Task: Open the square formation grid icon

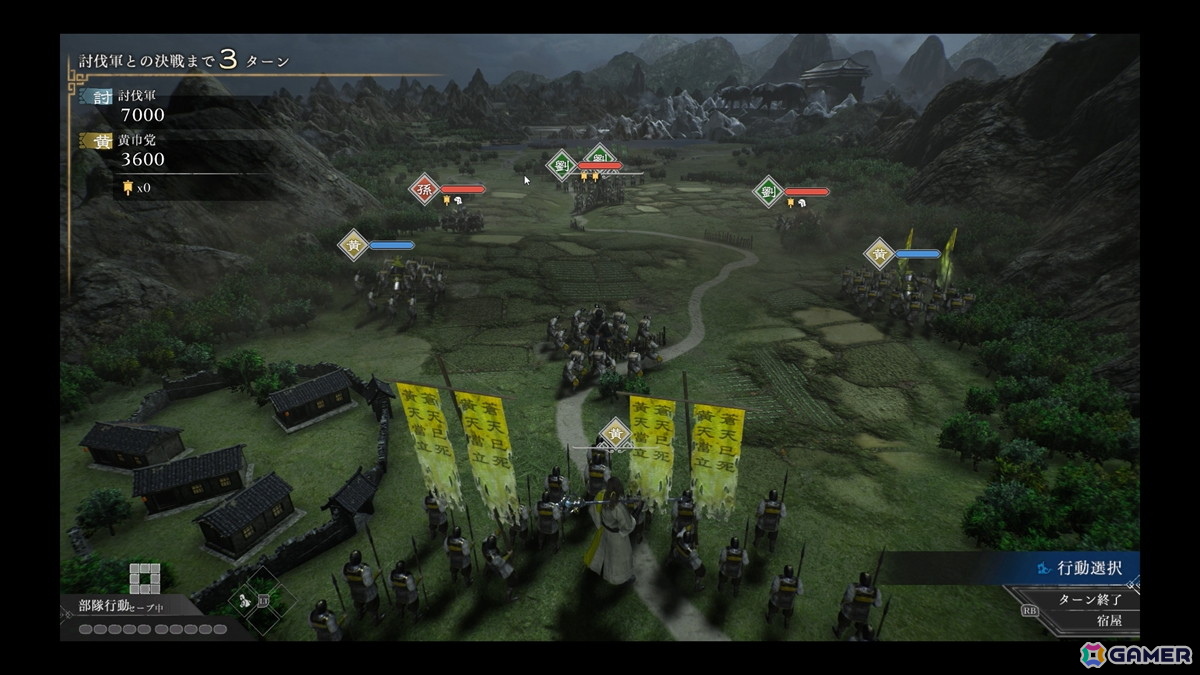Action: (x=144, y=577)
